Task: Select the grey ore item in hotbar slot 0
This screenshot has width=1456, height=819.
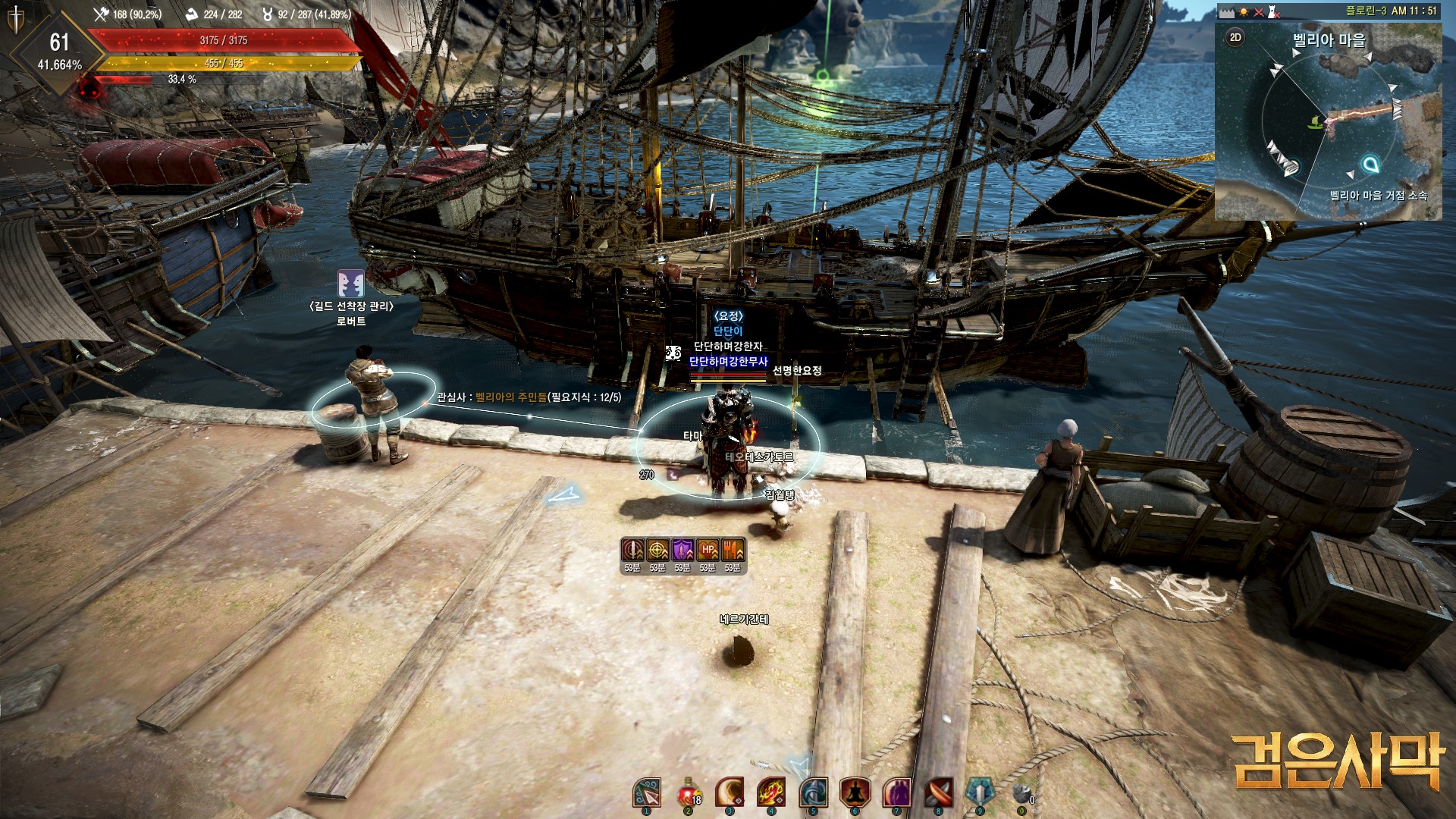Action: pos(1021,794)
